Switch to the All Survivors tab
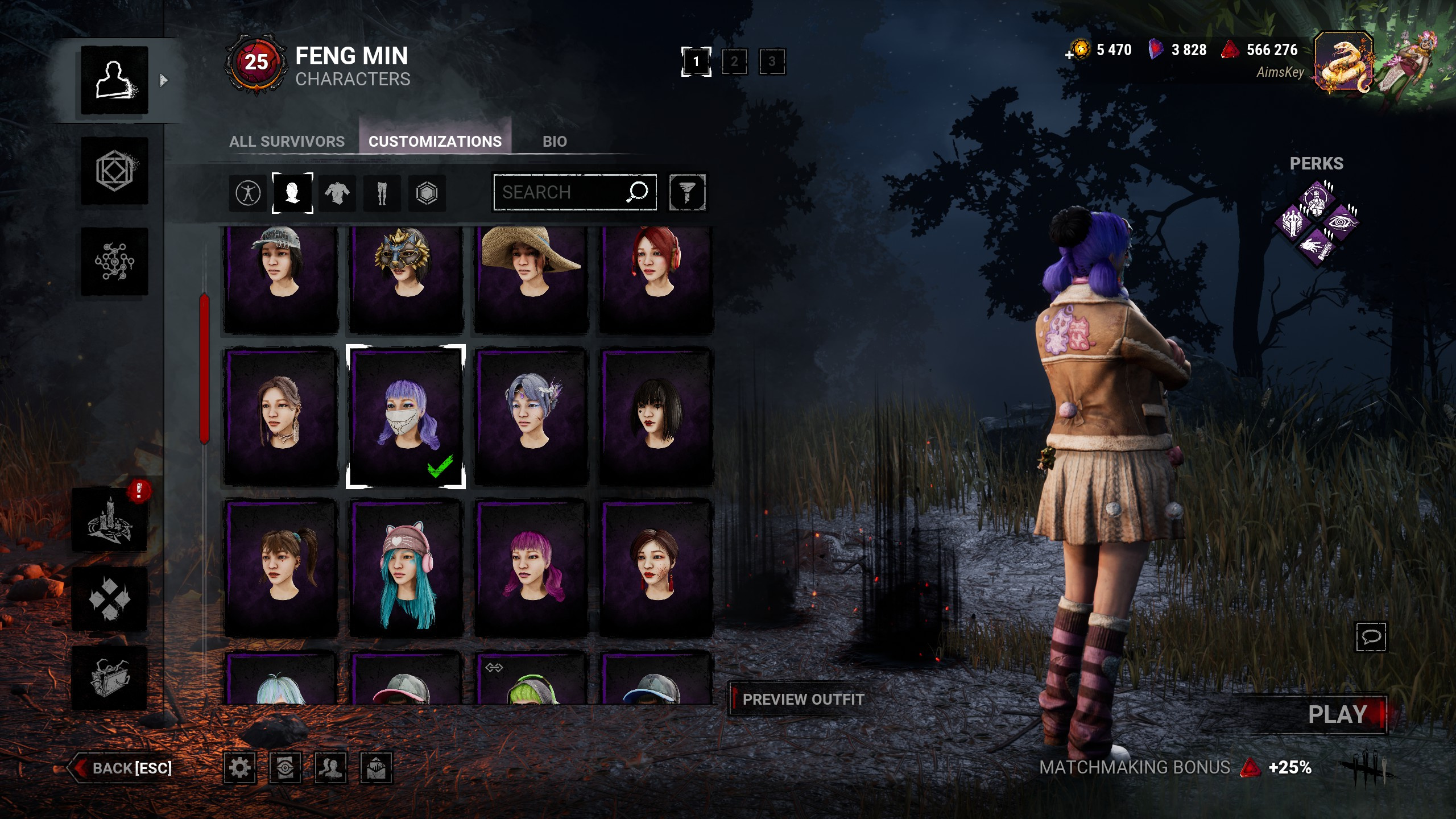The image size is (1456, 819). [x=287, y=141]
